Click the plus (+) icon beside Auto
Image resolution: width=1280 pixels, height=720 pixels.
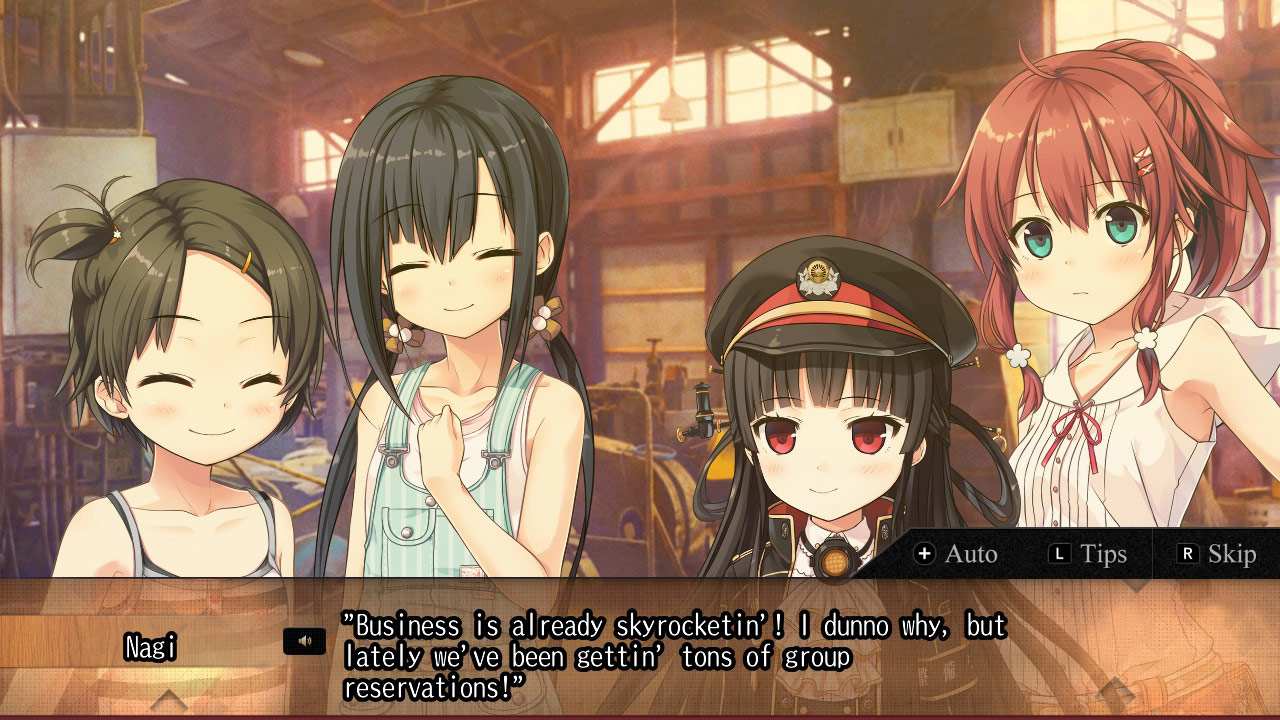click(x=925, y=555)
